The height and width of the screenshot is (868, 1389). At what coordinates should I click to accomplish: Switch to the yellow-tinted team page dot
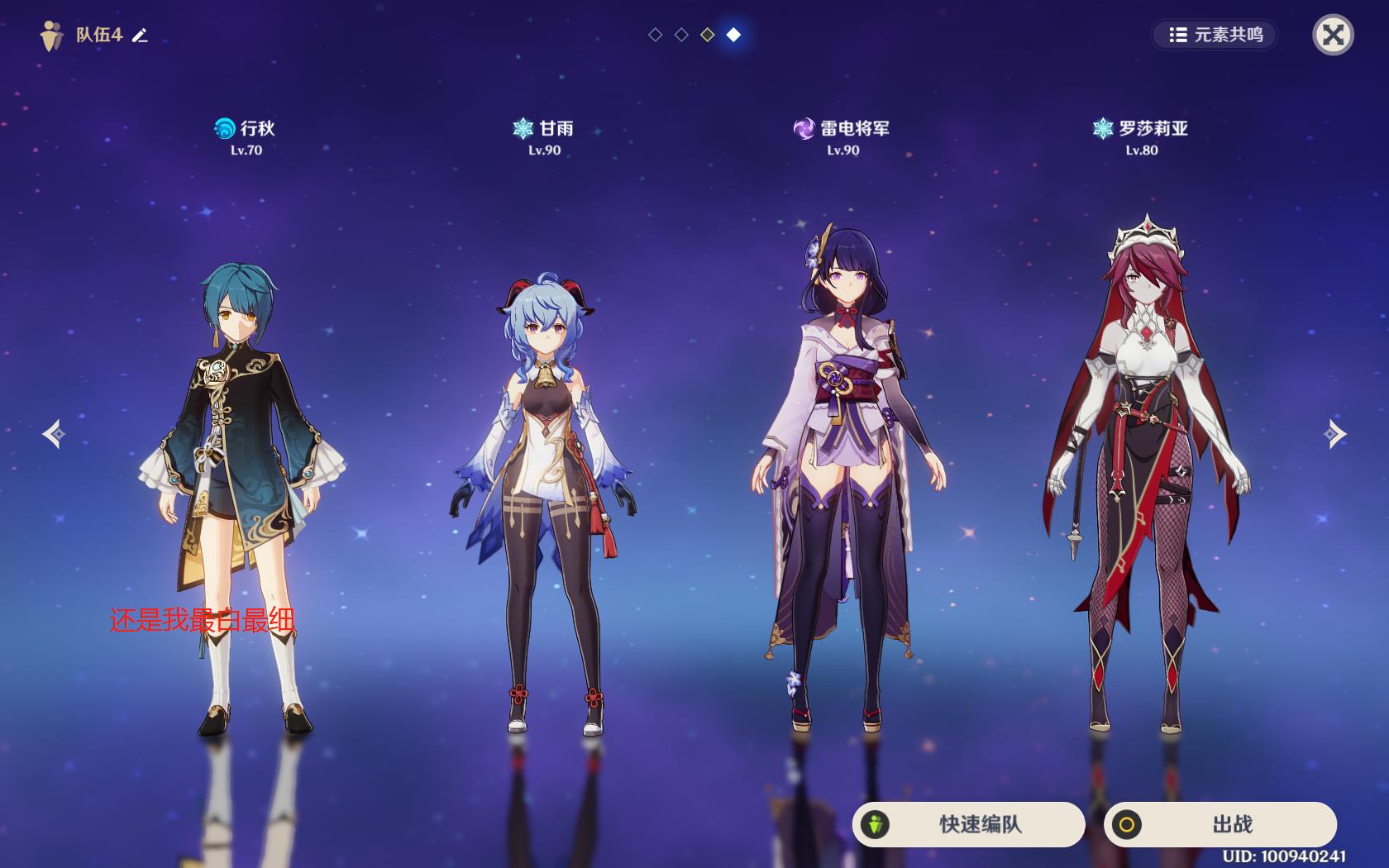708,35
